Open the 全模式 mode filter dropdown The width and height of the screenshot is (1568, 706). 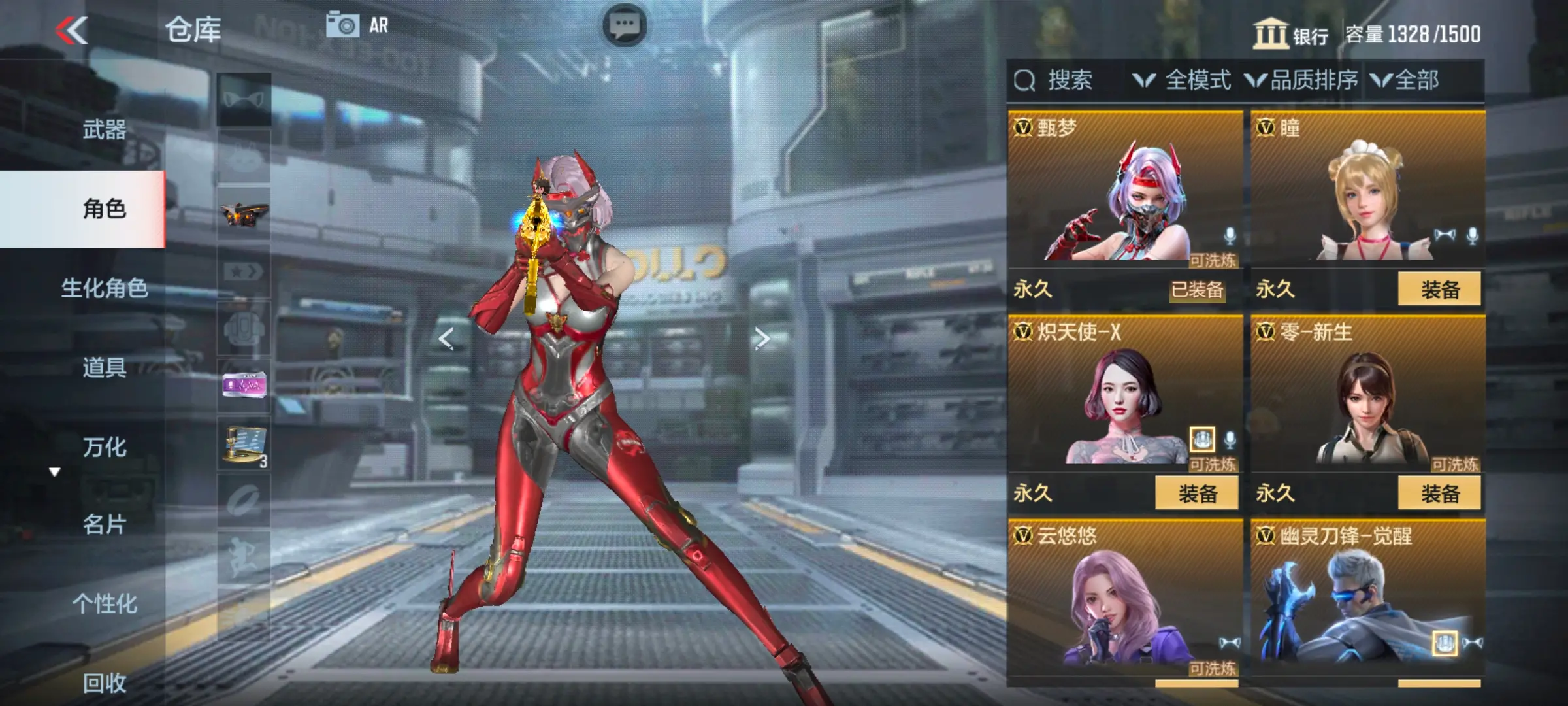[1183, 80]
